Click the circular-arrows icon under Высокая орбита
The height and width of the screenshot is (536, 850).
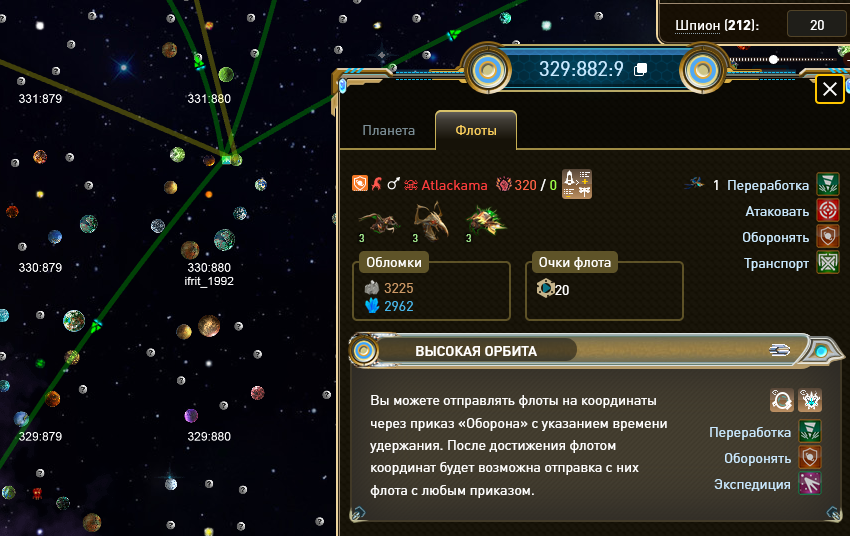[x=781, y=400]
